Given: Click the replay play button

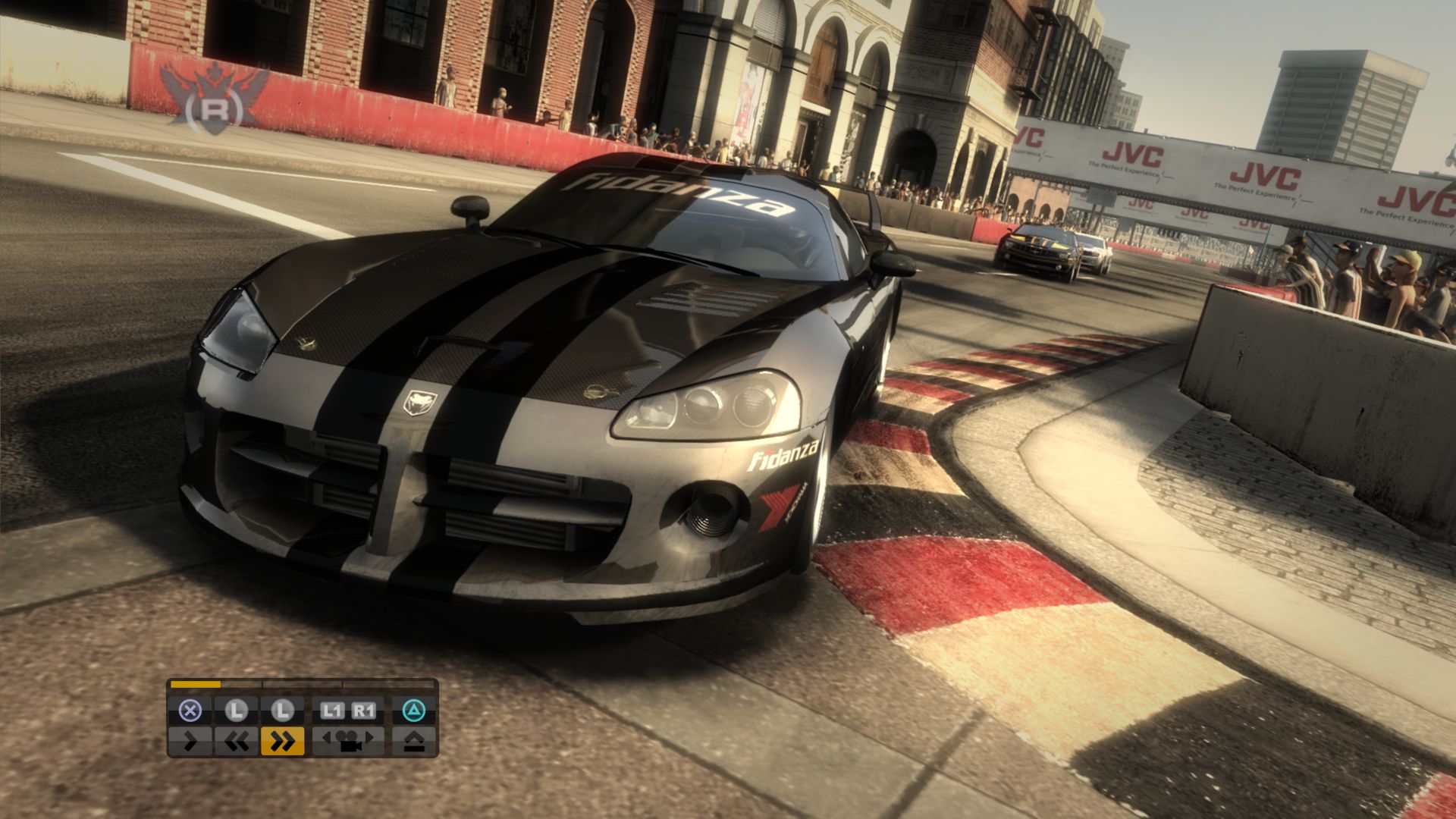Looking at the screenshot, I should pos(190,740).
